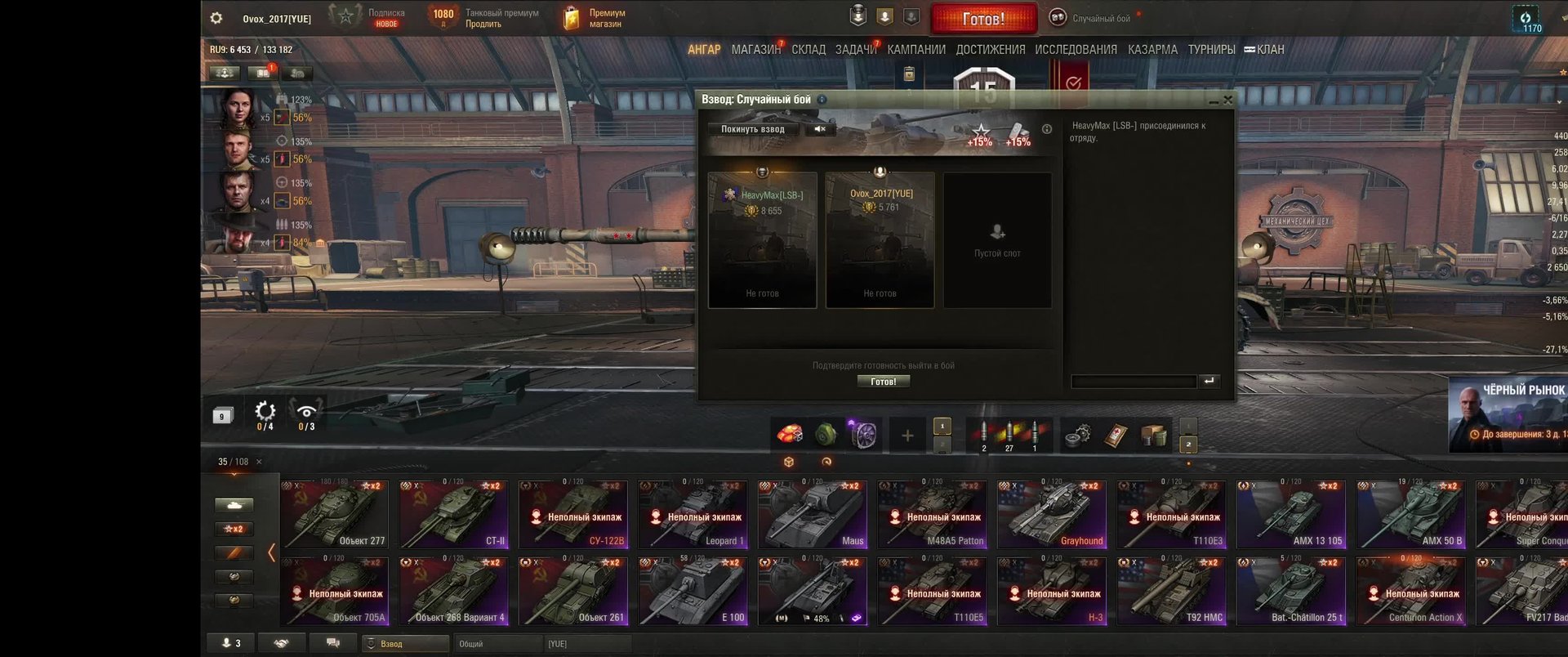Close the platoon window
1568x657 pixels.
click(x=1227, y=100)
